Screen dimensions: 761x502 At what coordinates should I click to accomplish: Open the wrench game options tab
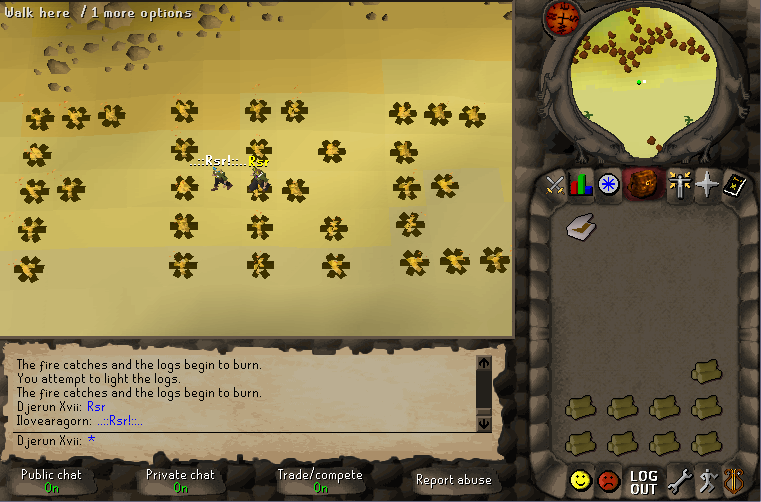679,480
